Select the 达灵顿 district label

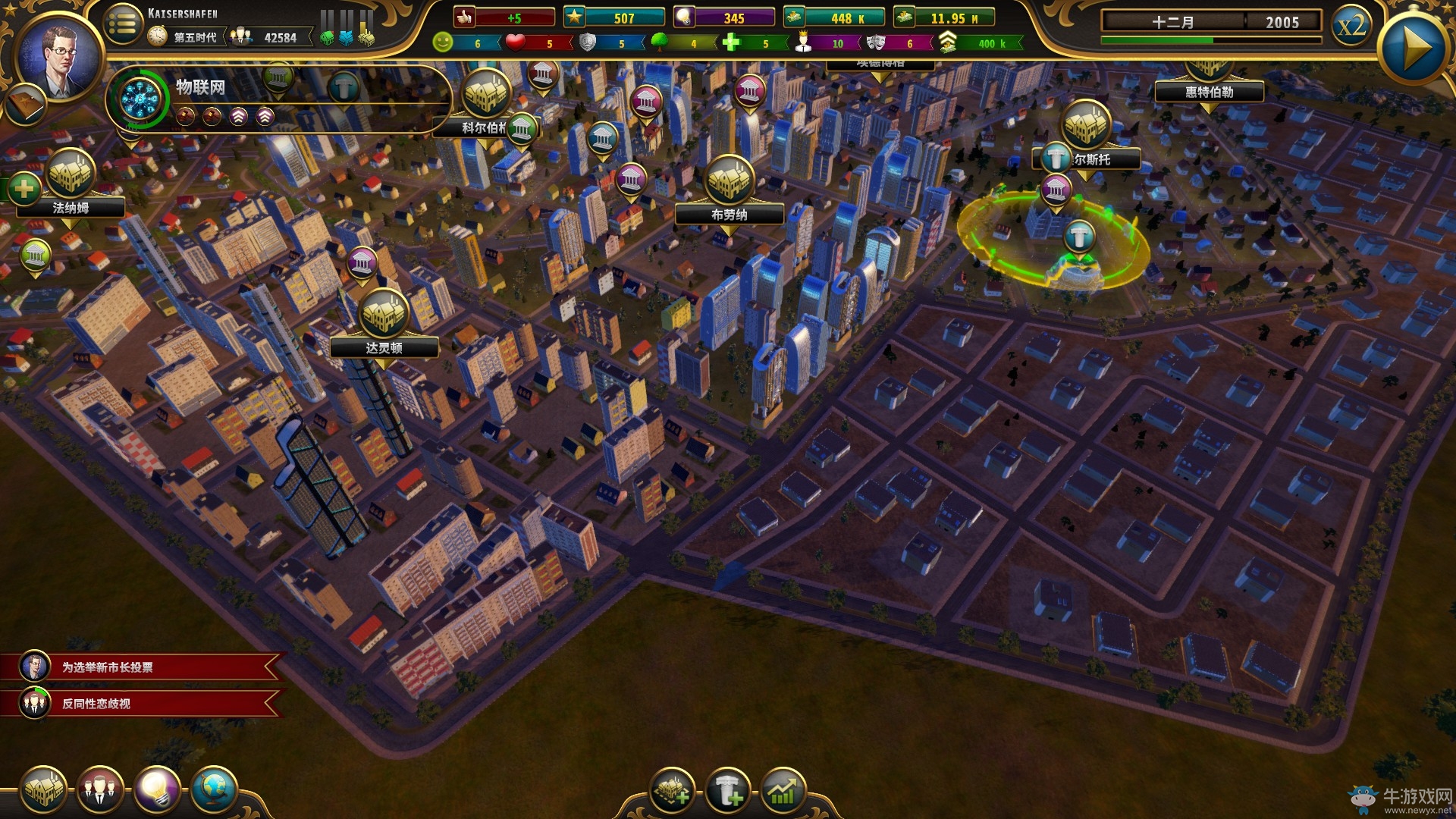pyautogui.click(x=384, y=348)
